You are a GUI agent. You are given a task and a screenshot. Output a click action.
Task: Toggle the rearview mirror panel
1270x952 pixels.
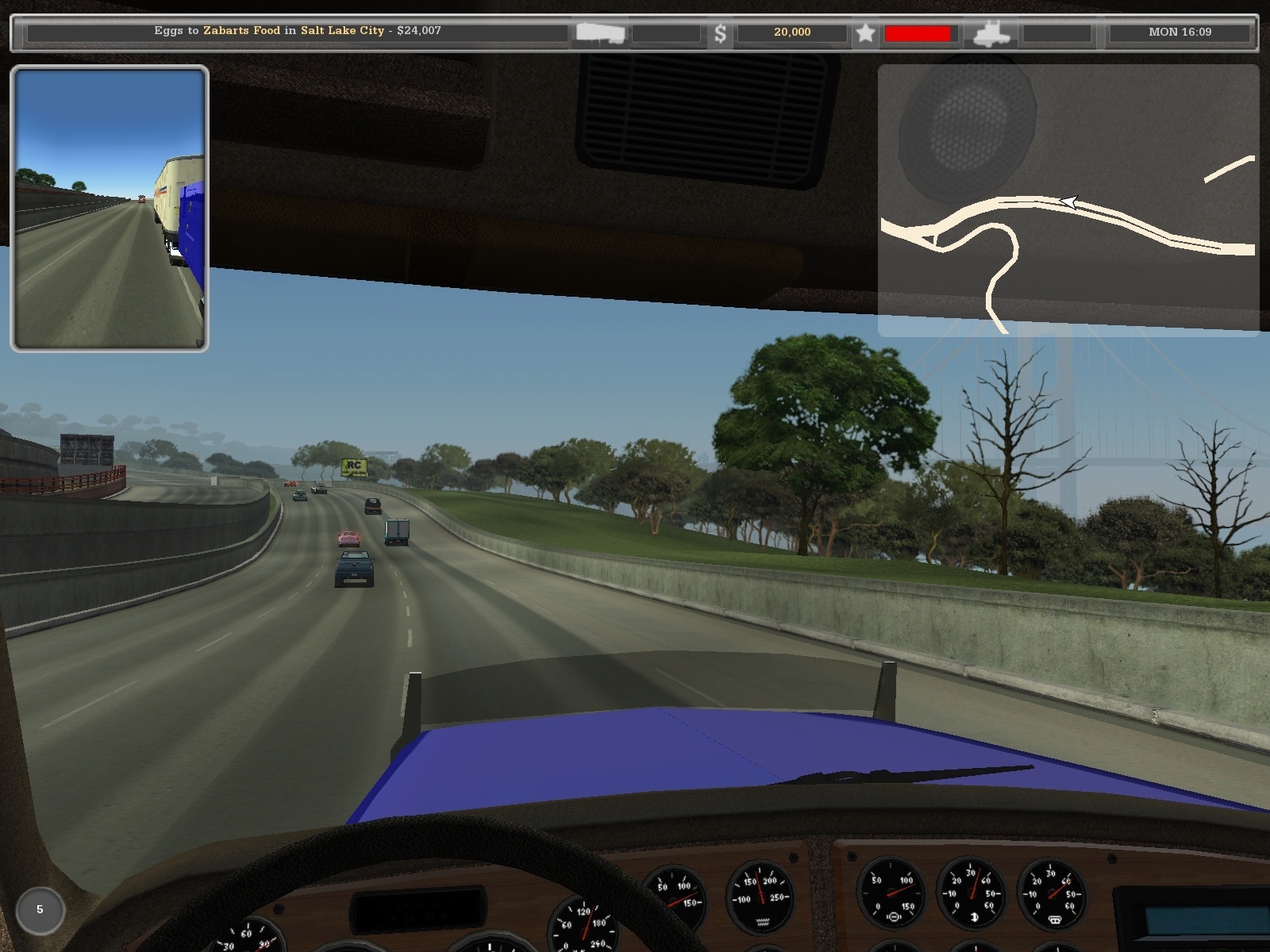[x=111, y=206]
